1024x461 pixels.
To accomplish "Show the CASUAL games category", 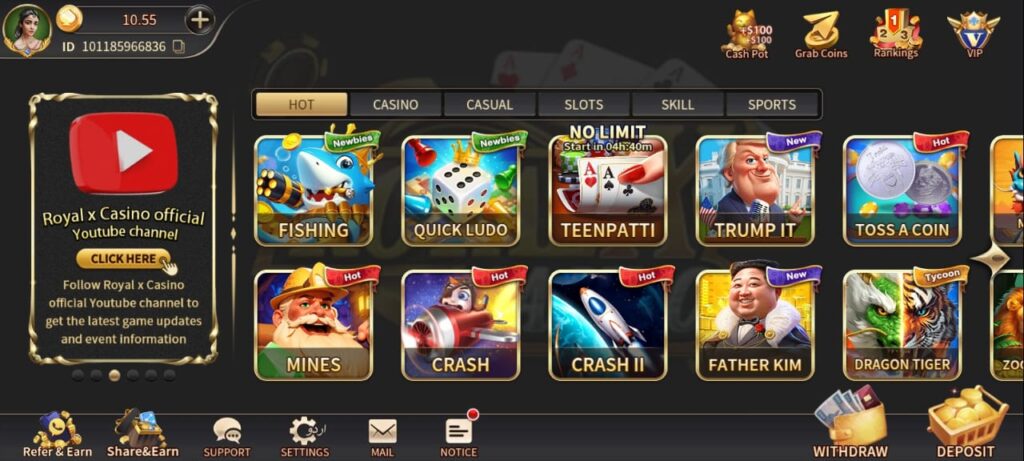I will point(489,104).
